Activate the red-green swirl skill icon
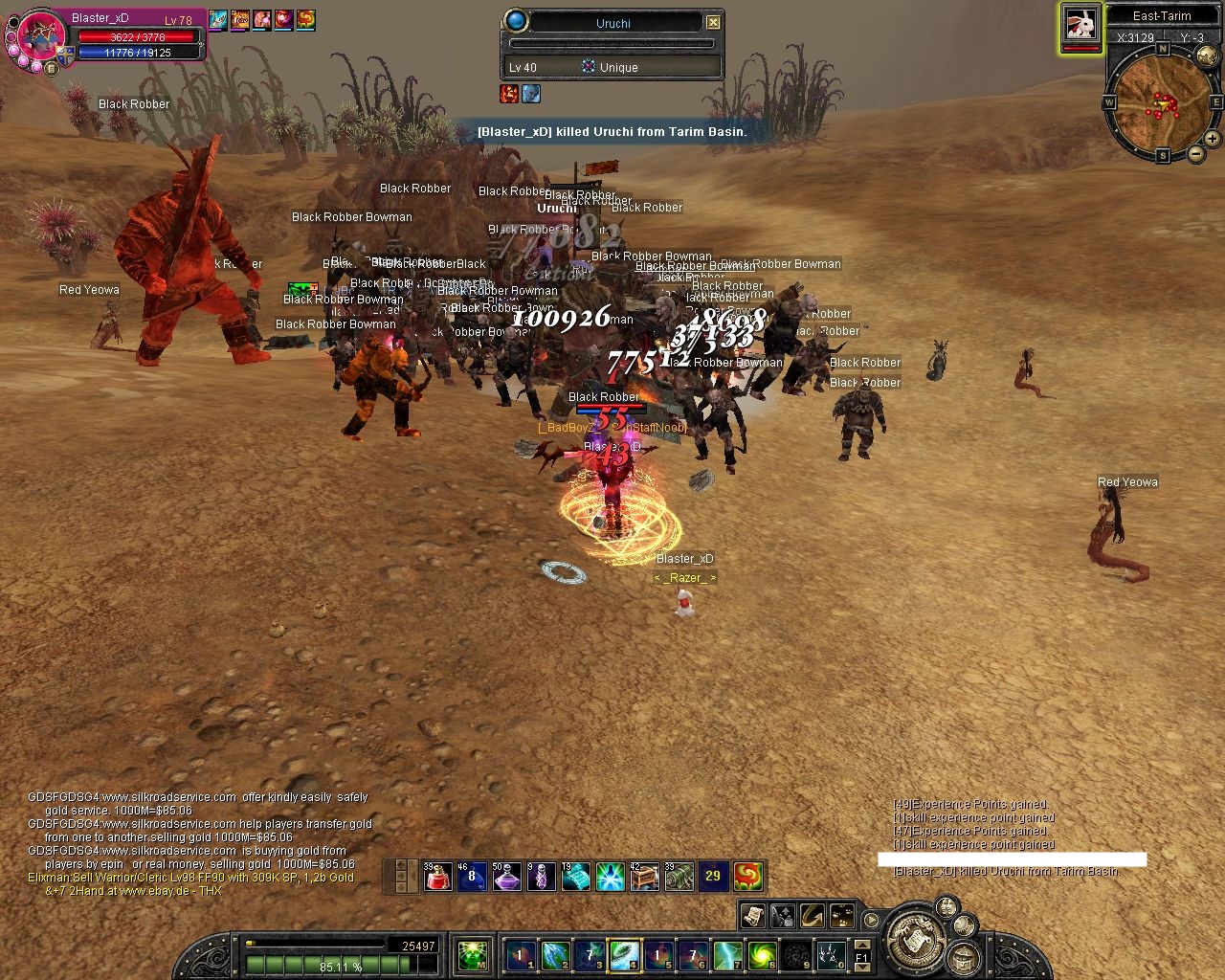The height and width of the screenshot is (980, 1225). coord(746,876)
